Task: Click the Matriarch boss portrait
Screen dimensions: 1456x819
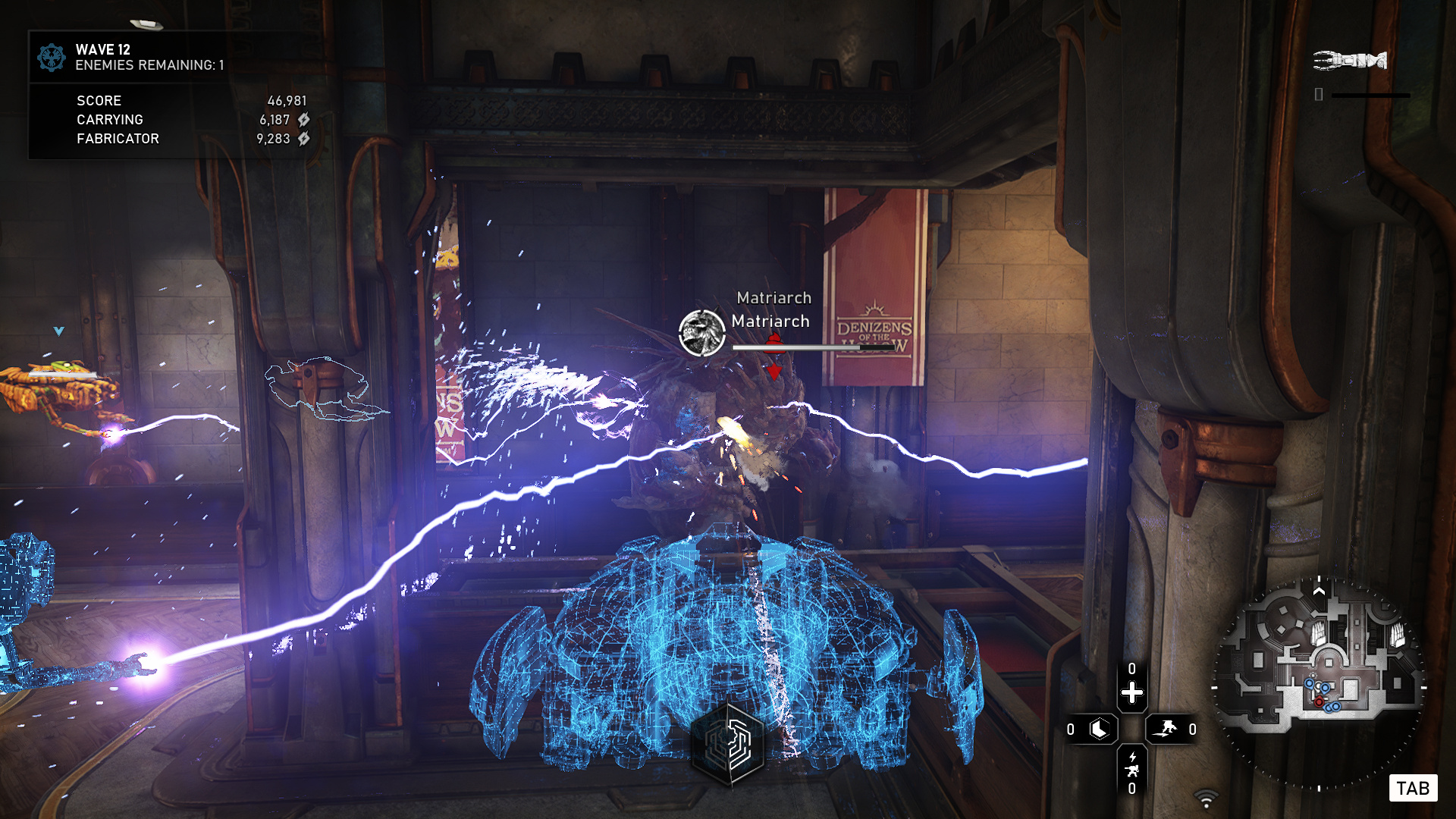Action: click(701, 333)
